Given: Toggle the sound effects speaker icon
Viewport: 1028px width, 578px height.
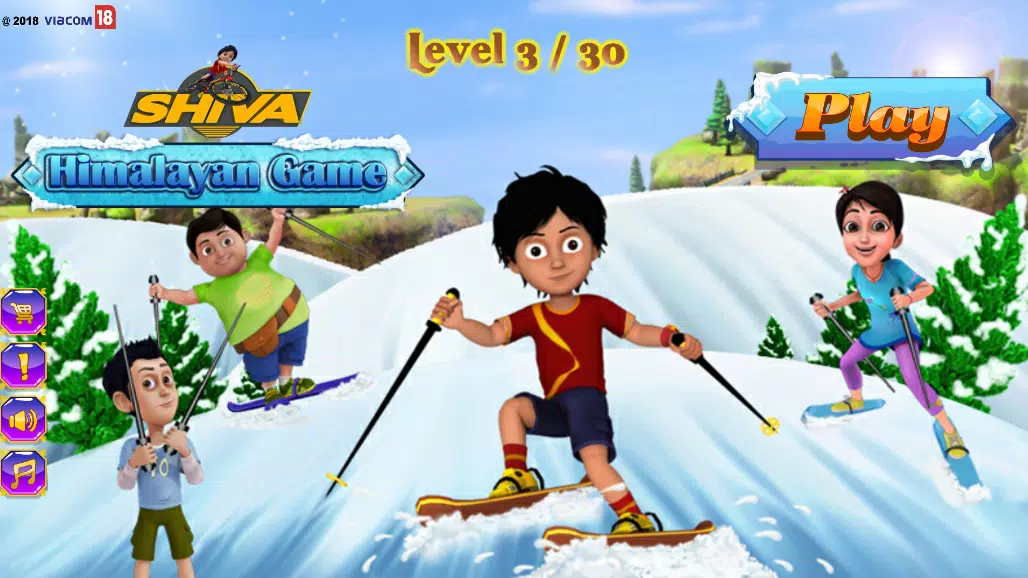Looking at the screenshot, I should [x=22, y=419].
